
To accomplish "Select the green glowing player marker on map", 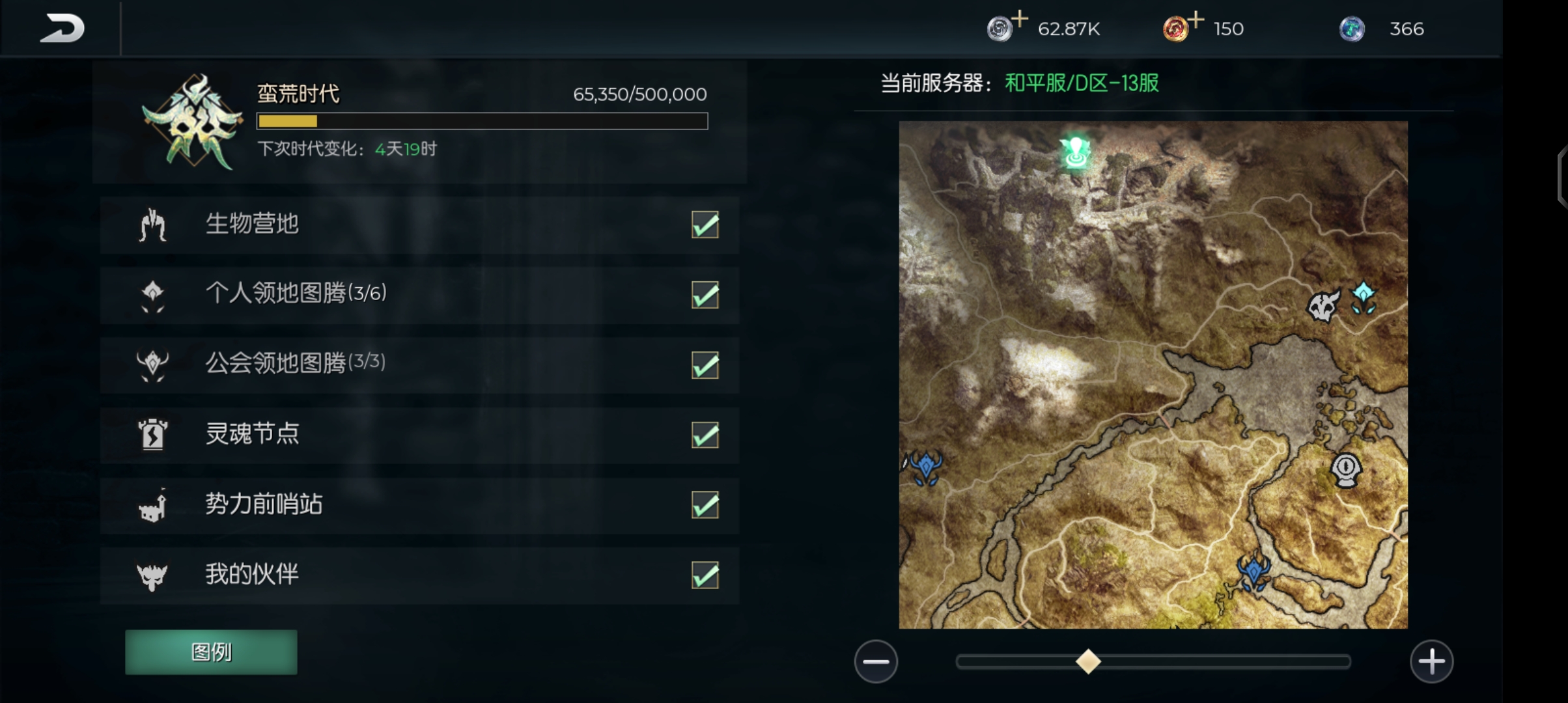I will 1075,152.
